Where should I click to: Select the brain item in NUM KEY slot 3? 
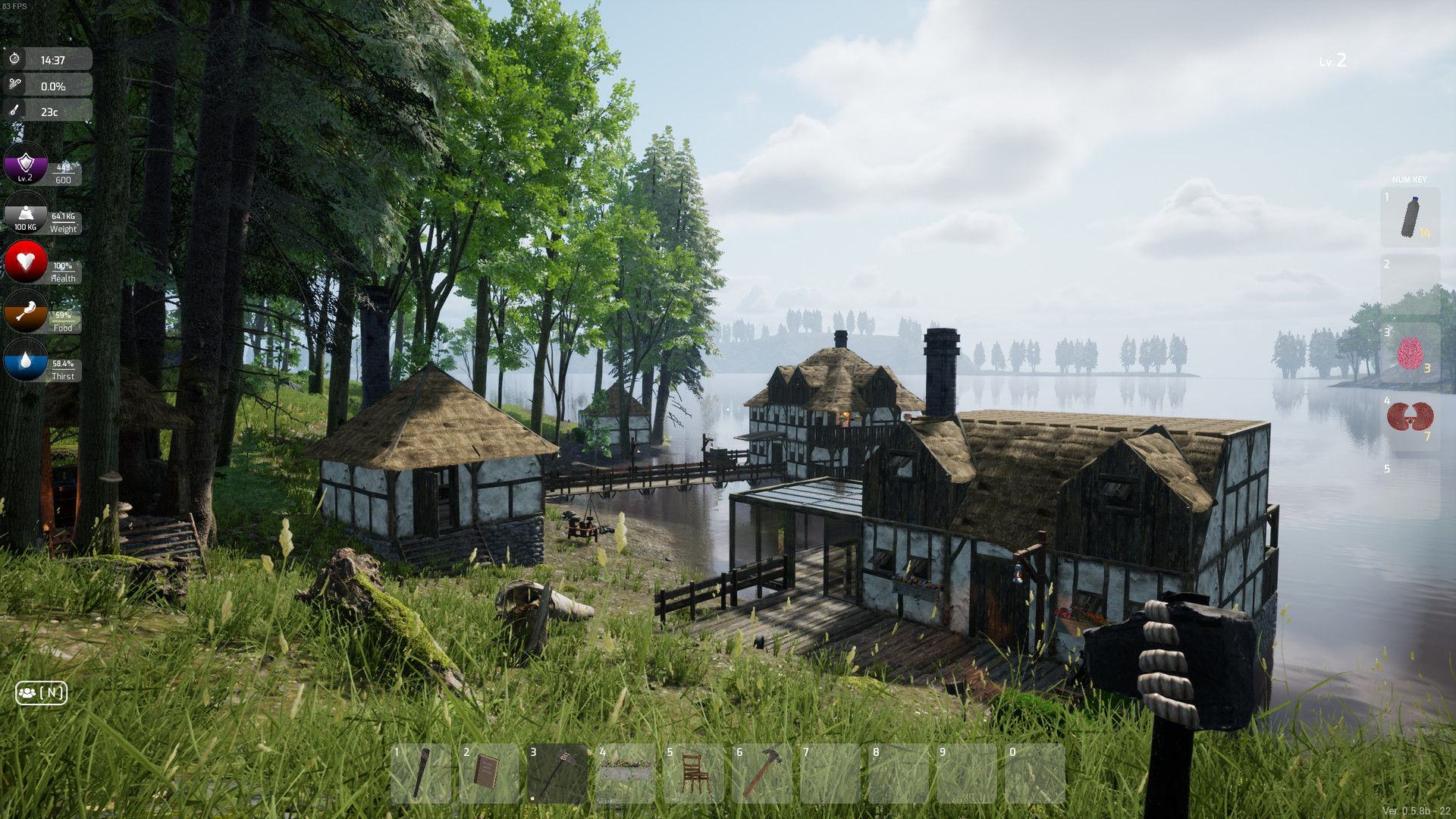coord(1412,353)
